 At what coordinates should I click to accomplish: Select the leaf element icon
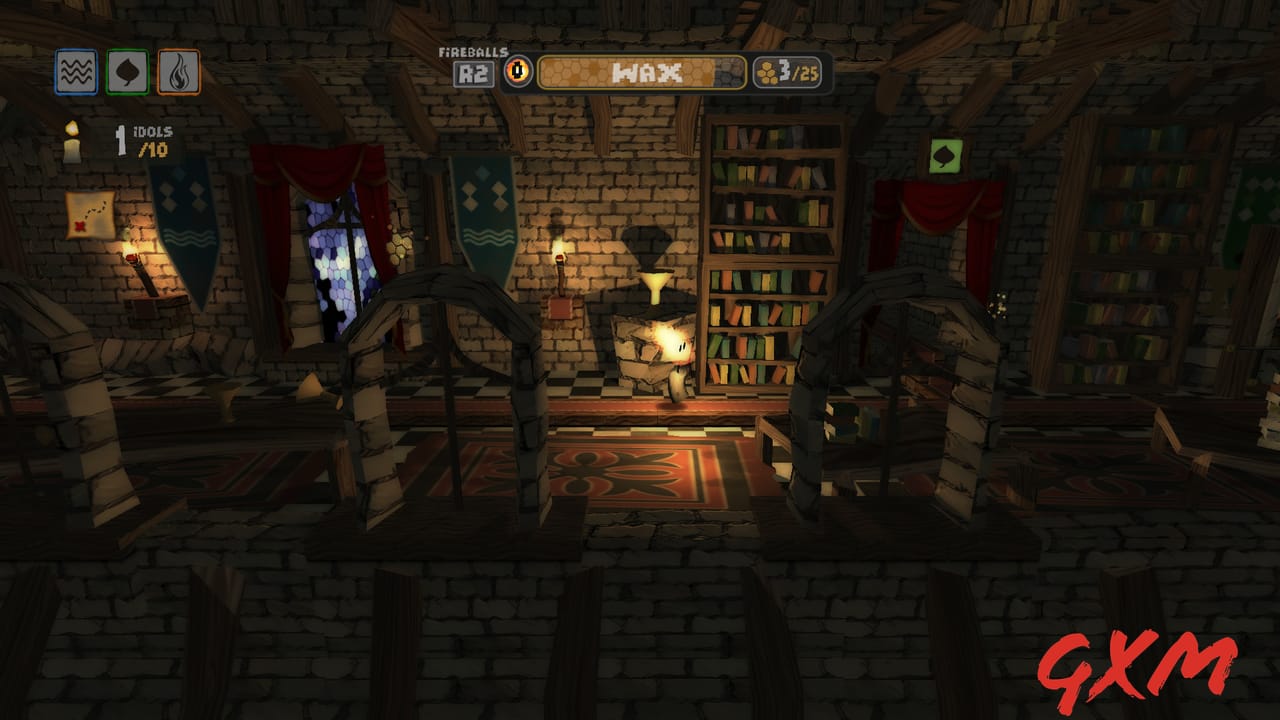pyautogui.click(x=127, y=70)
